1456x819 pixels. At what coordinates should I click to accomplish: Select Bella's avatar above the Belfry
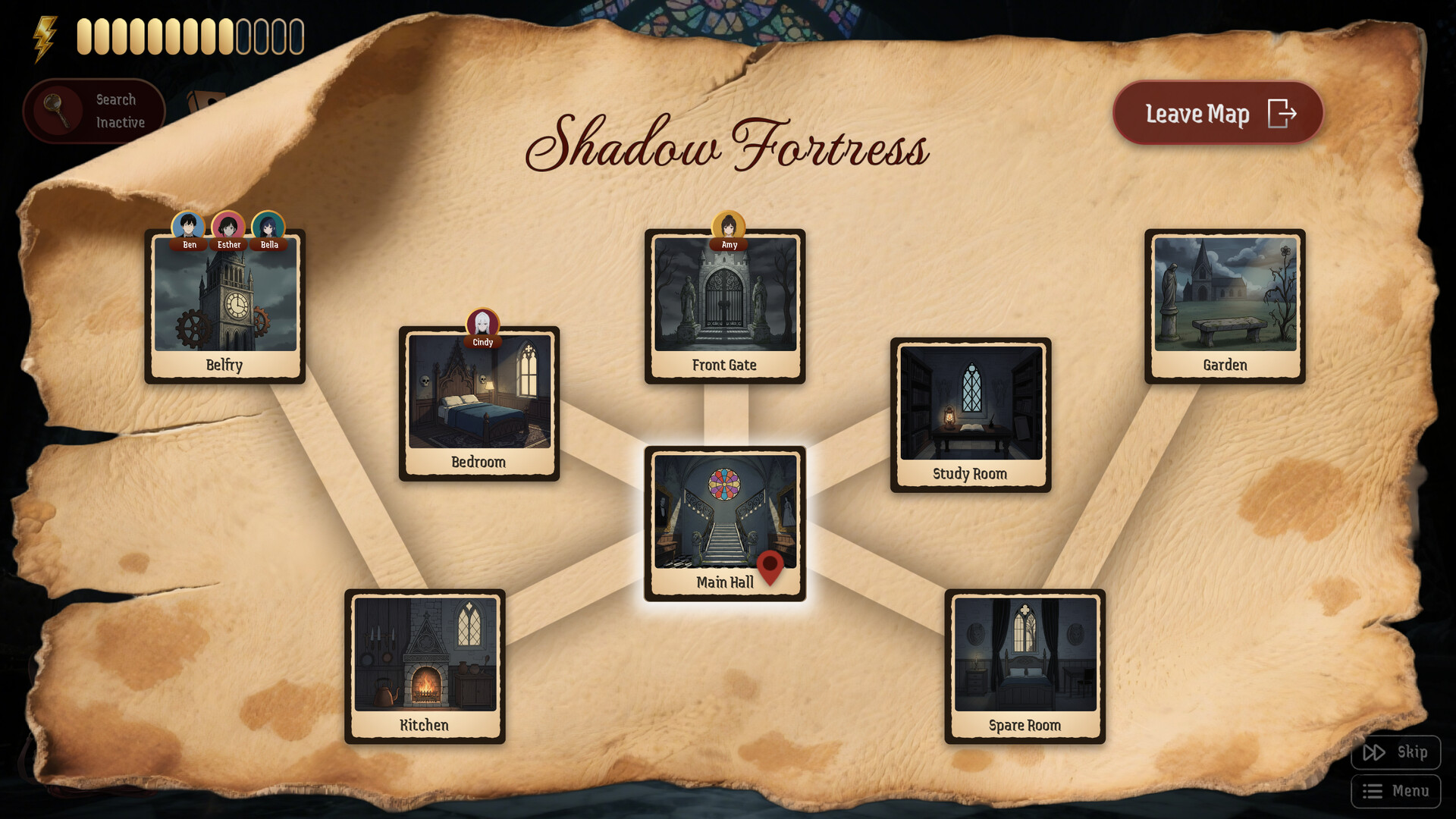269,225
